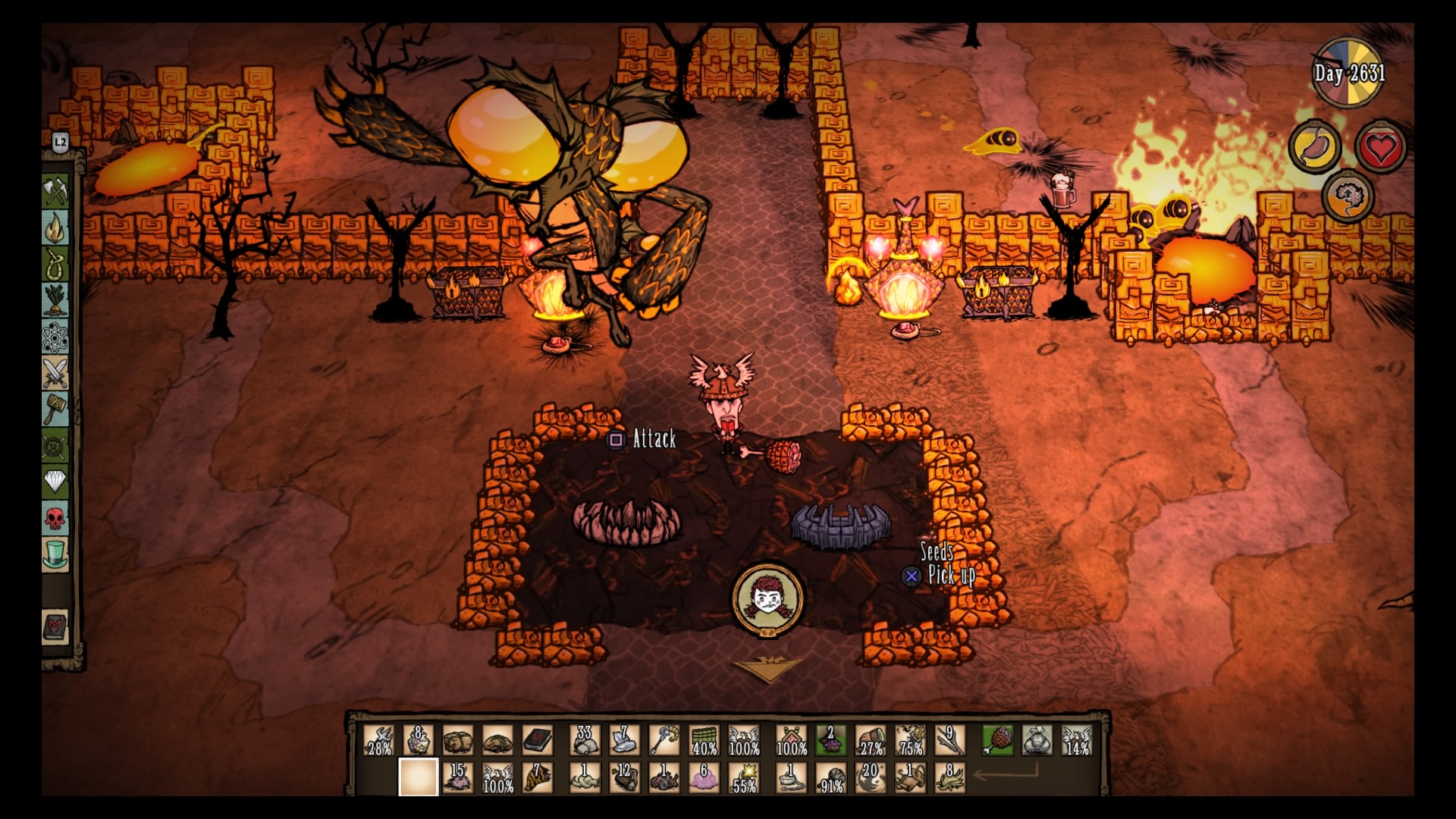
Task: Select the empty highlighted inventory slot
Action: click(419, 778)
